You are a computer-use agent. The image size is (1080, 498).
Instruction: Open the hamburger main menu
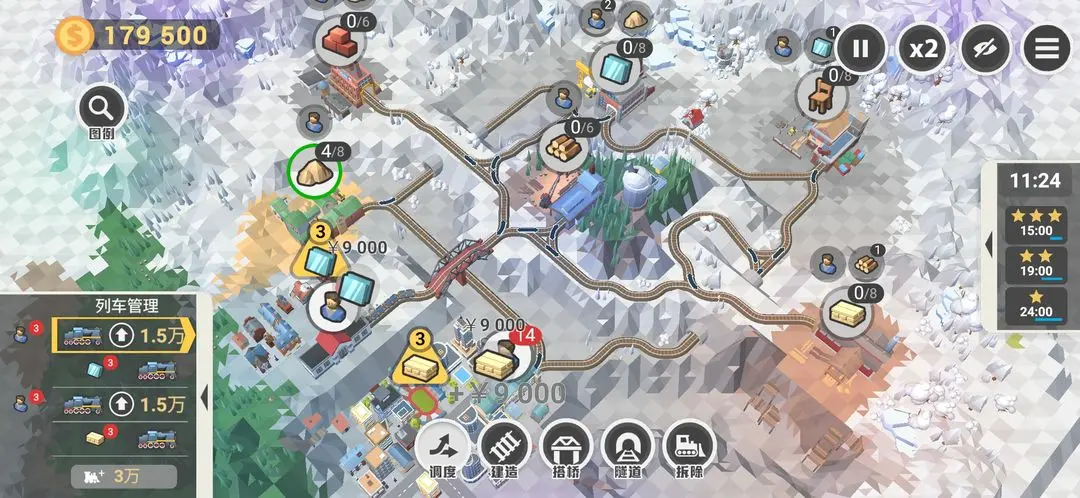point(1046,48)
